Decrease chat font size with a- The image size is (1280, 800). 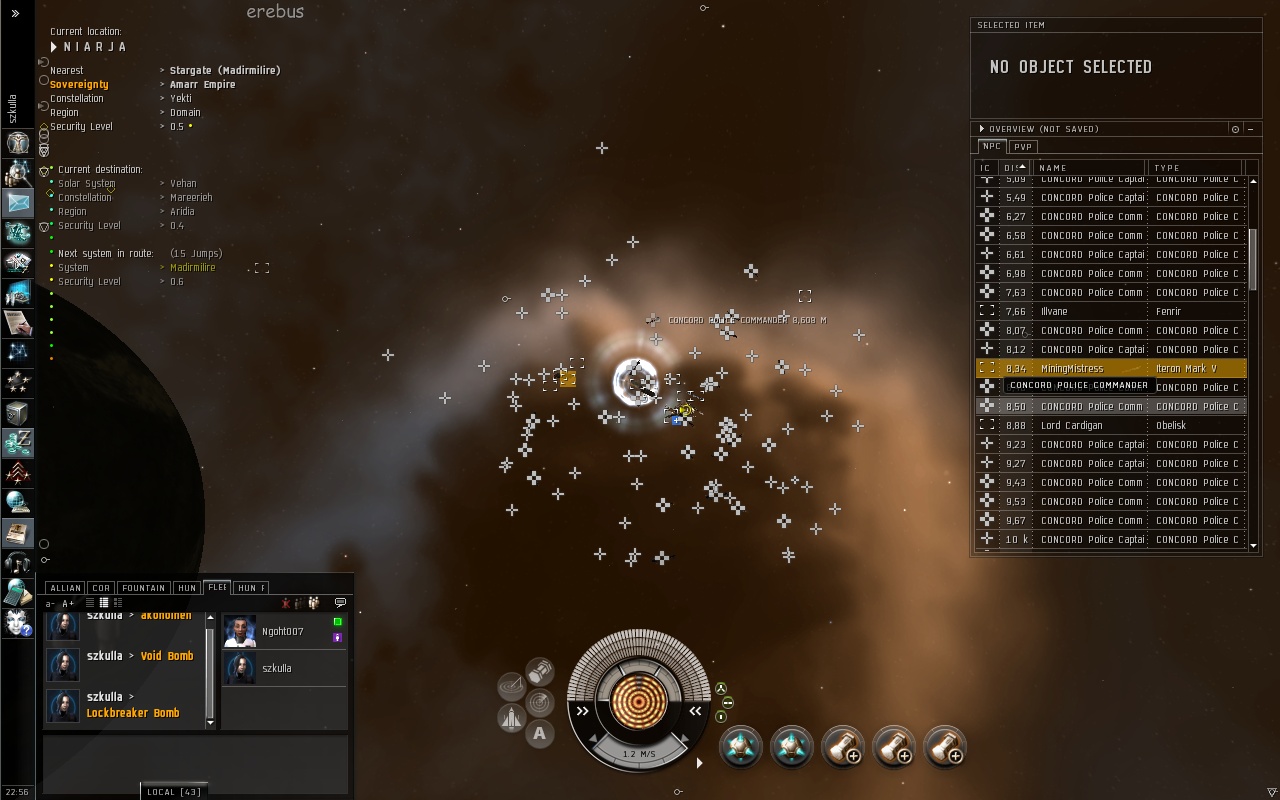(53, 603)
